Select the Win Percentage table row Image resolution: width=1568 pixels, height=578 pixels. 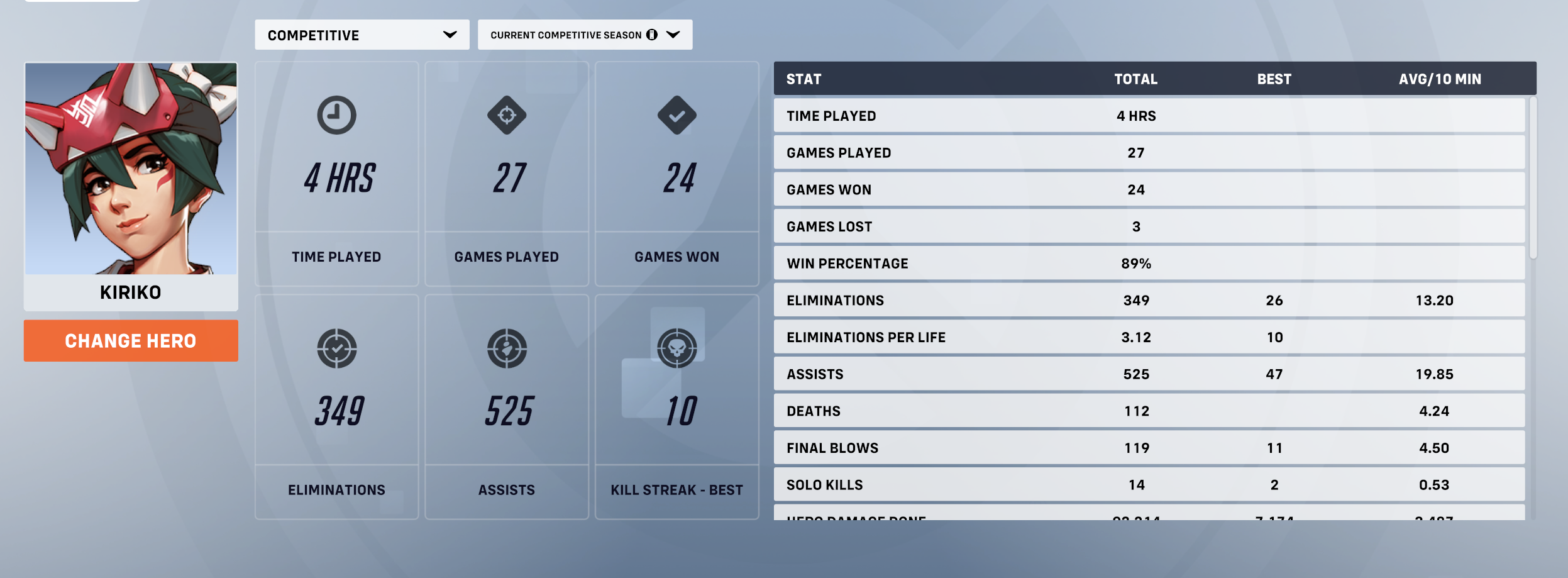(1149, 264)
